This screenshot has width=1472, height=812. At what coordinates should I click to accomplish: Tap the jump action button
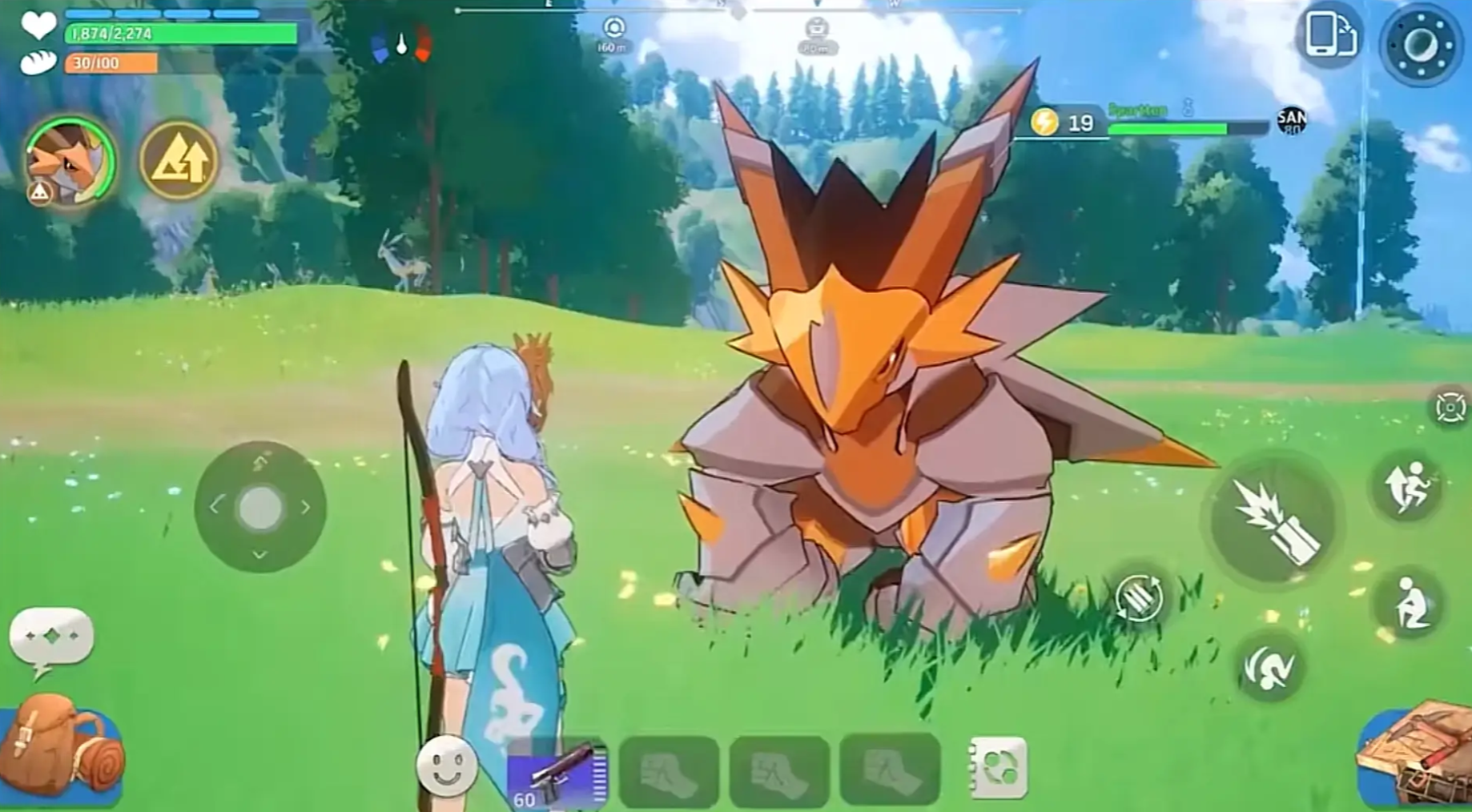(x=1409, y=486)
